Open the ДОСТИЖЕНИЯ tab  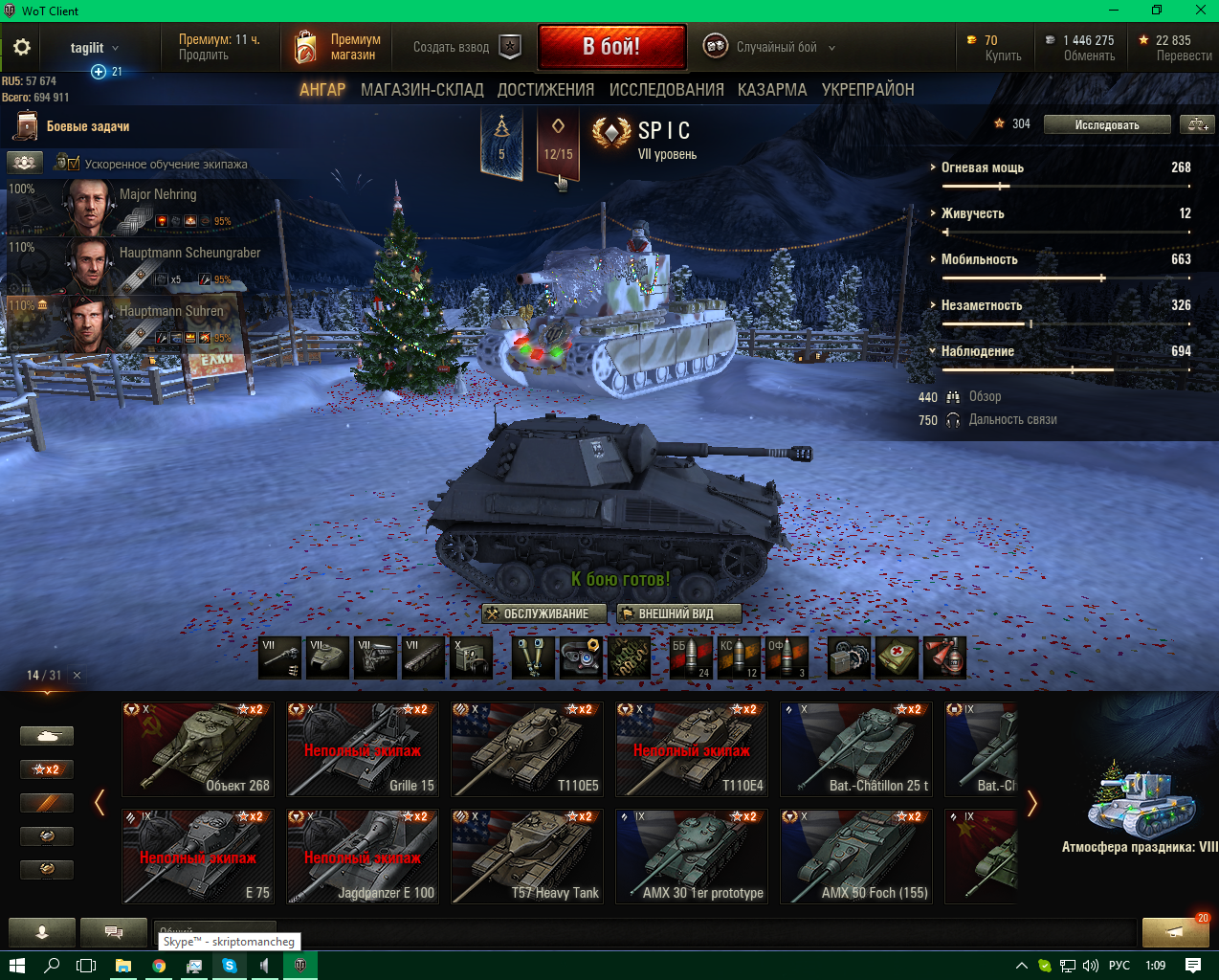click(x=545, y=90)
